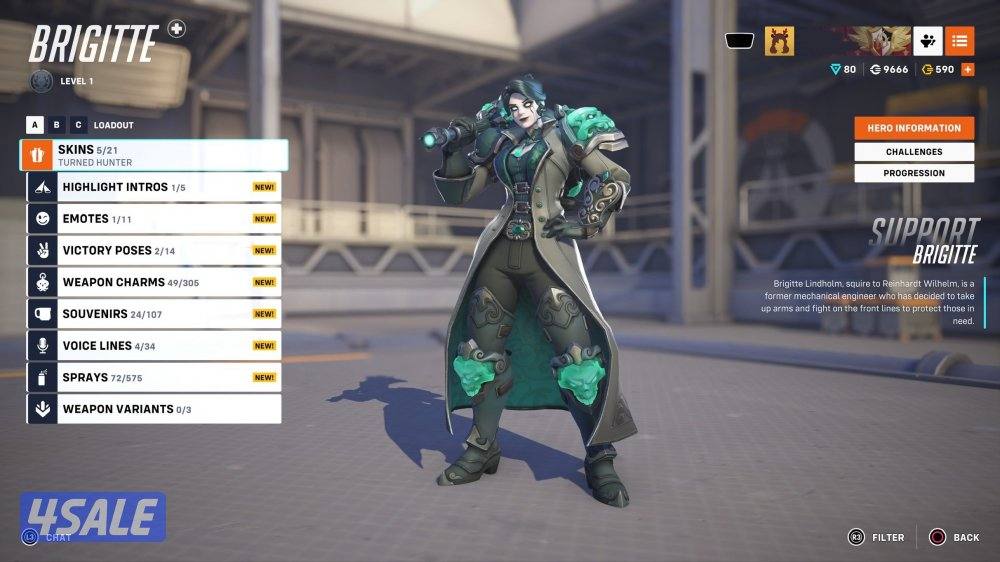This screenshot has width=1000, height=562.
Task: Browse Victory Poses
Action: pos(154,251)
